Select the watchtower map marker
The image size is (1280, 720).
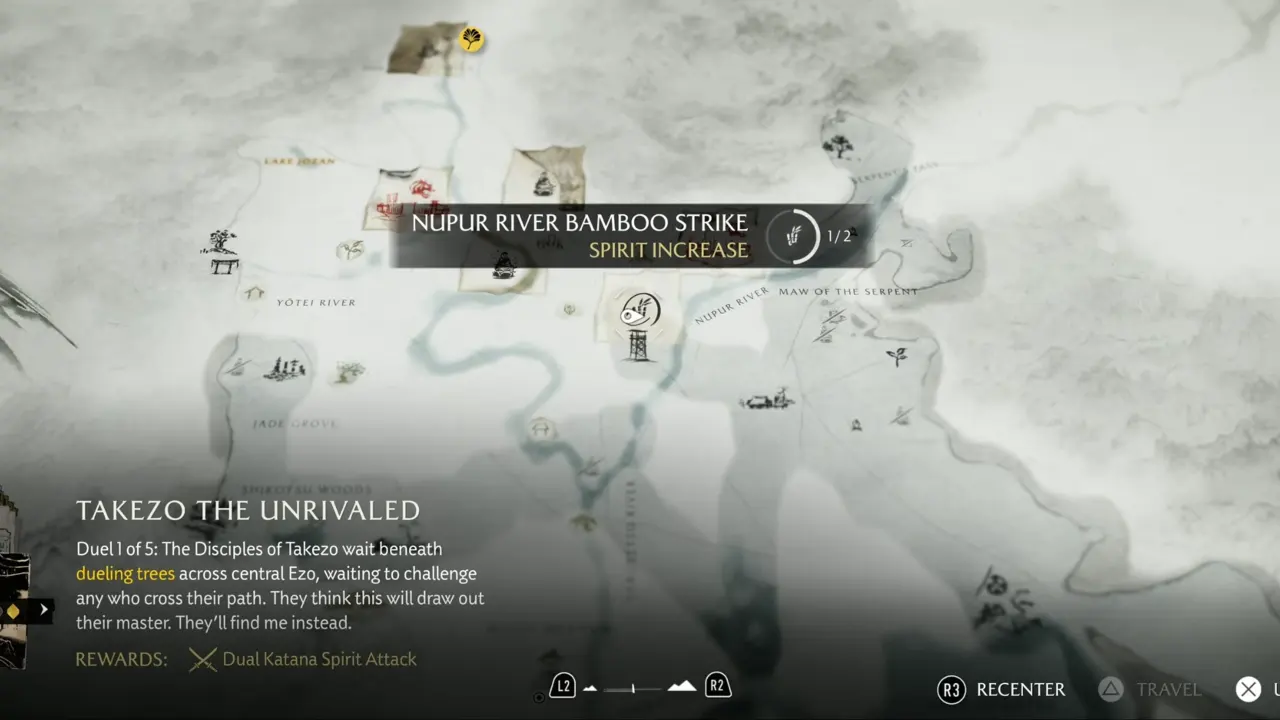(x=637, y=346)
